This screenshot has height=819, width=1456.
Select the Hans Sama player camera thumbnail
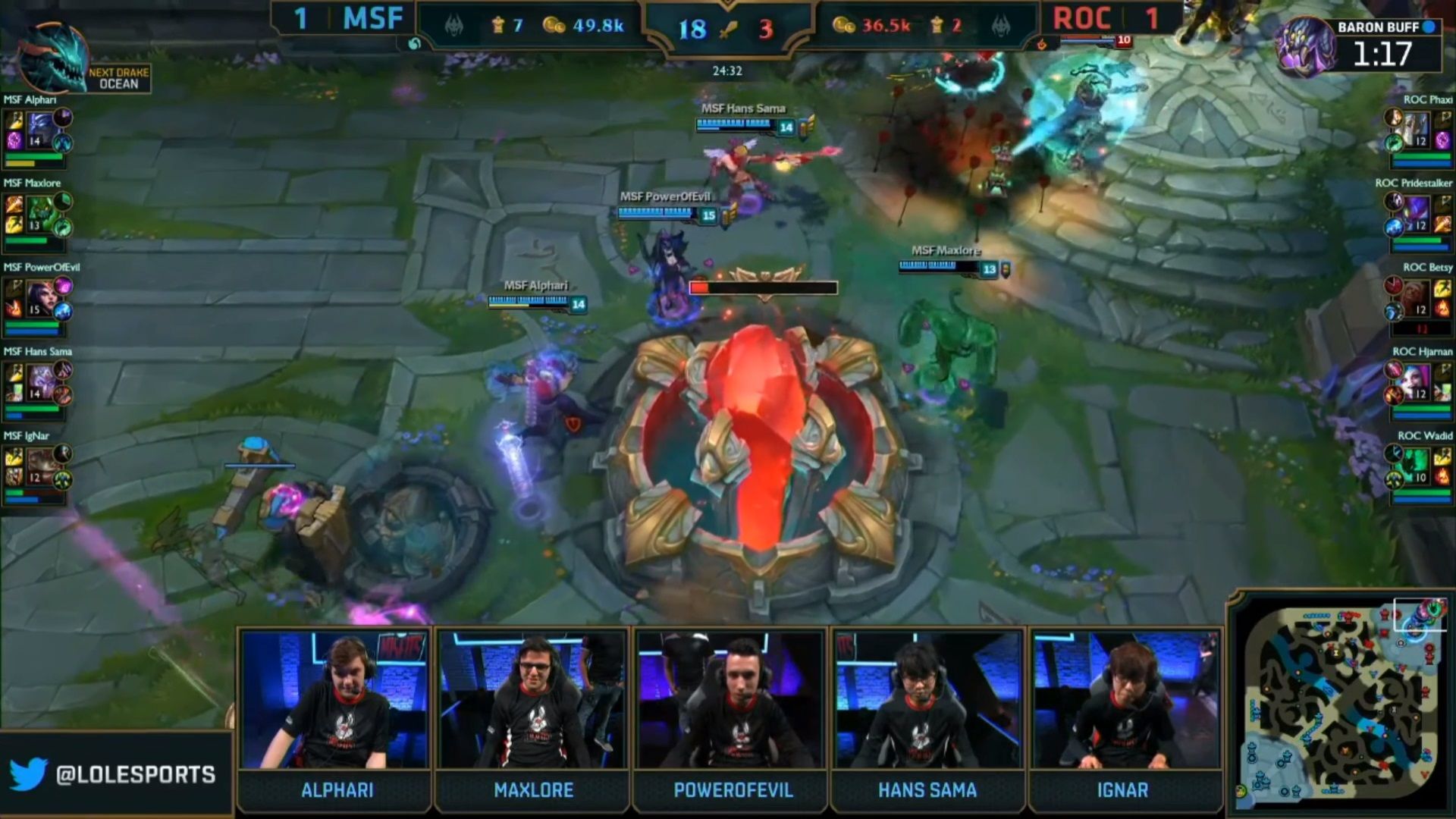click(x=927, y=699)
